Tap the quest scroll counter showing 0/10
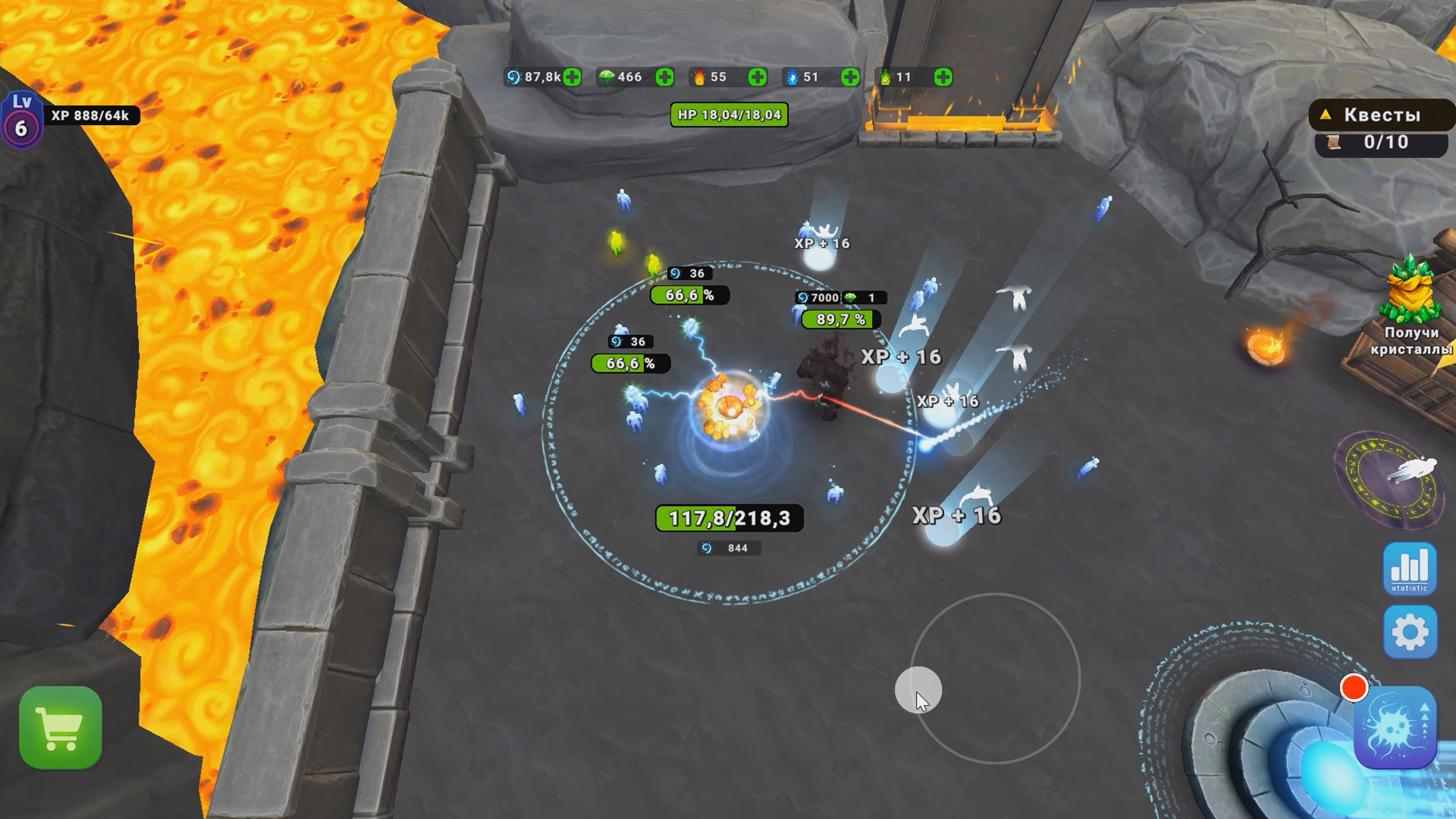The image size is (1456, 819). pos(1384,143)
